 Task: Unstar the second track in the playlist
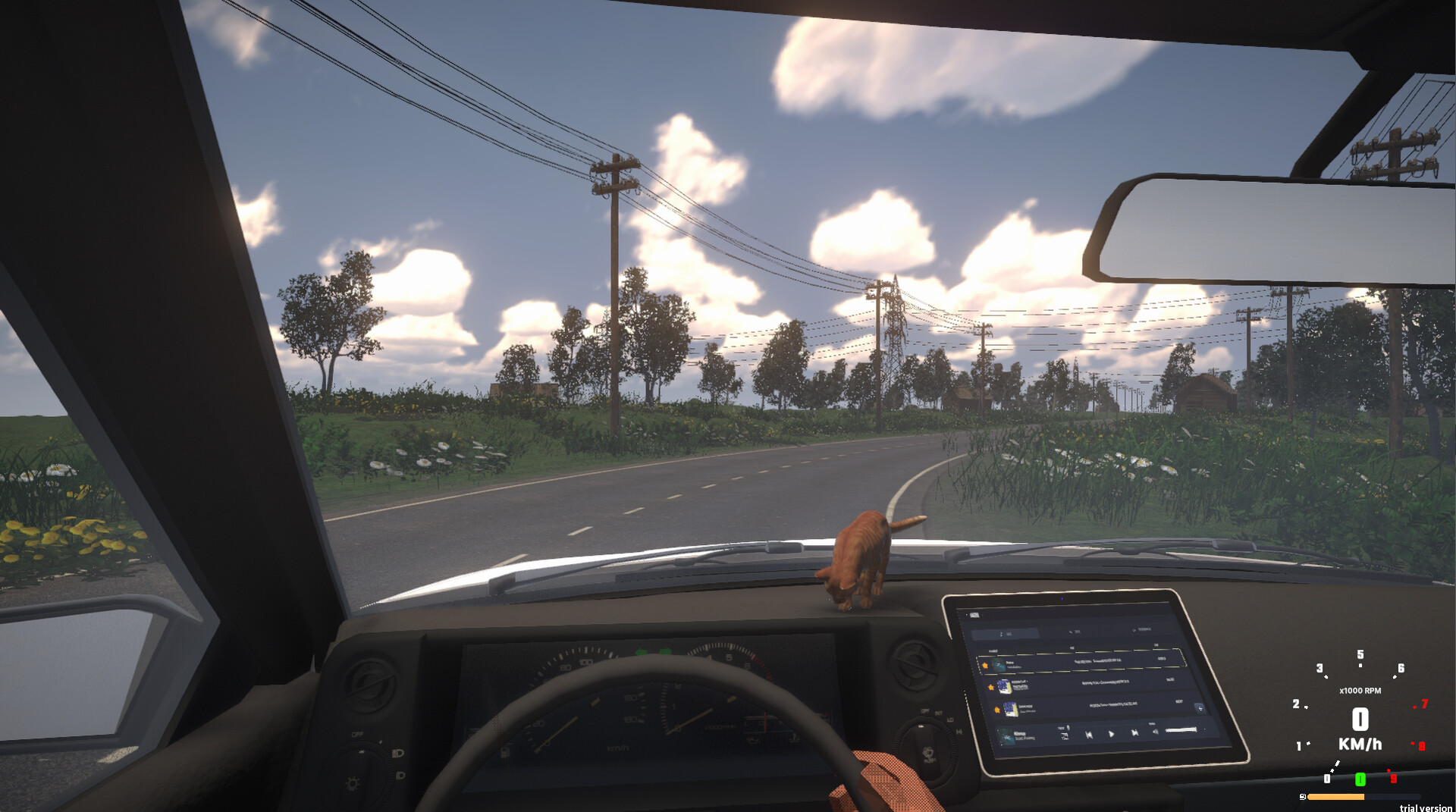click(991, 686)
